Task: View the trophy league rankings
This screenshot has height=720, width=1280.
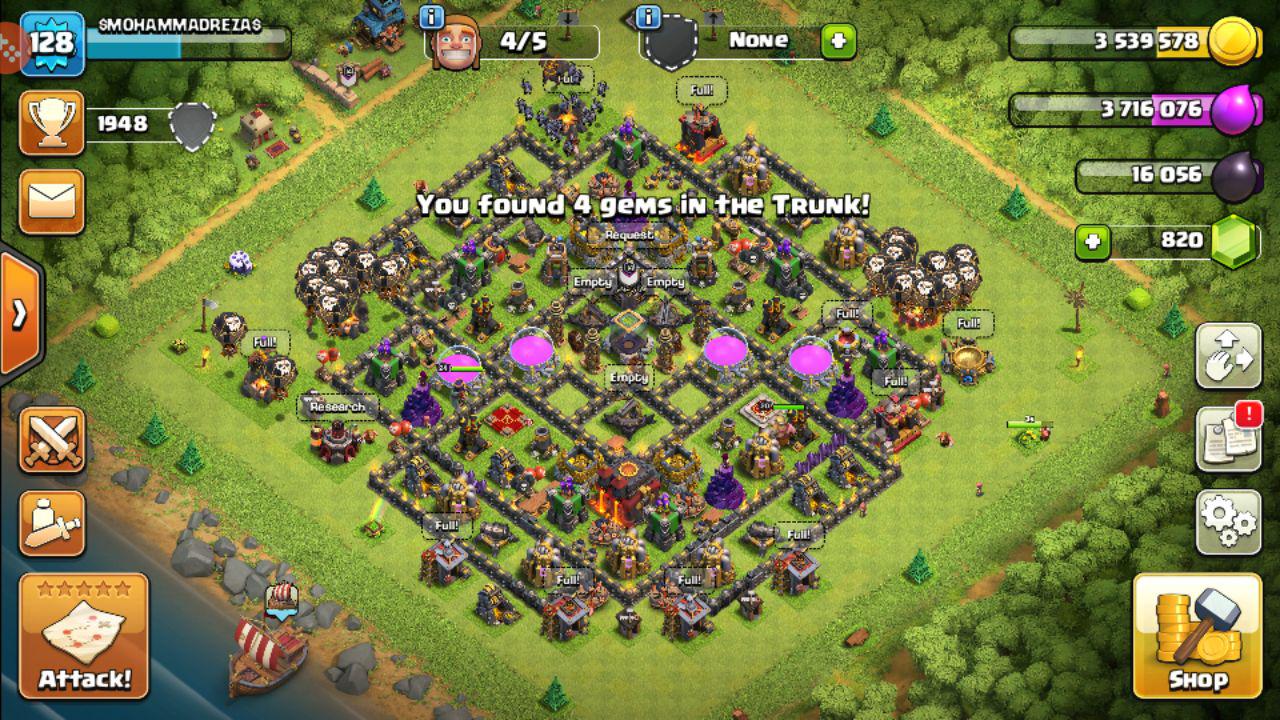Action: tap(52, 124)
